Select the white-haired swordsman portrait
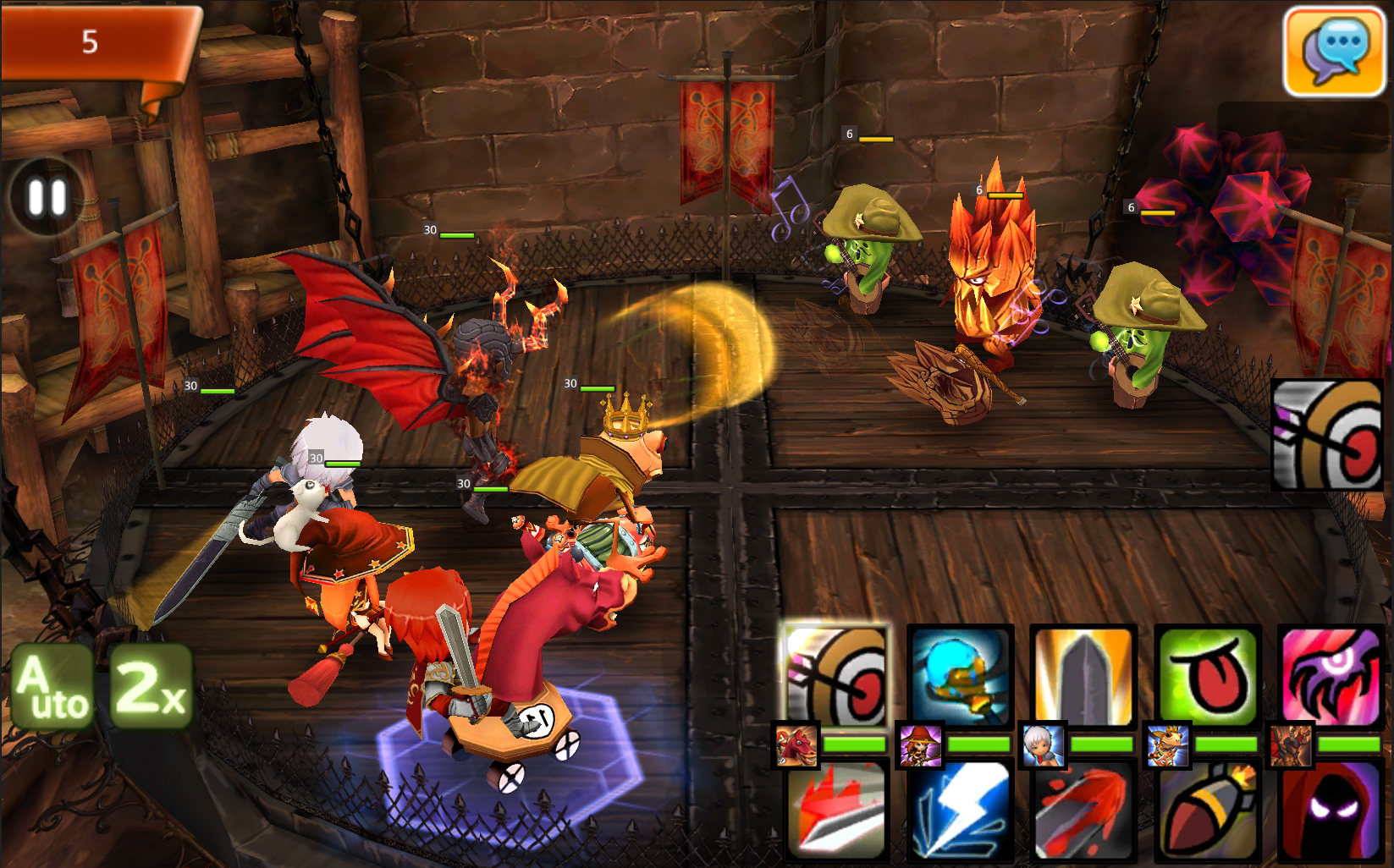 click(x=1043, y=745)
